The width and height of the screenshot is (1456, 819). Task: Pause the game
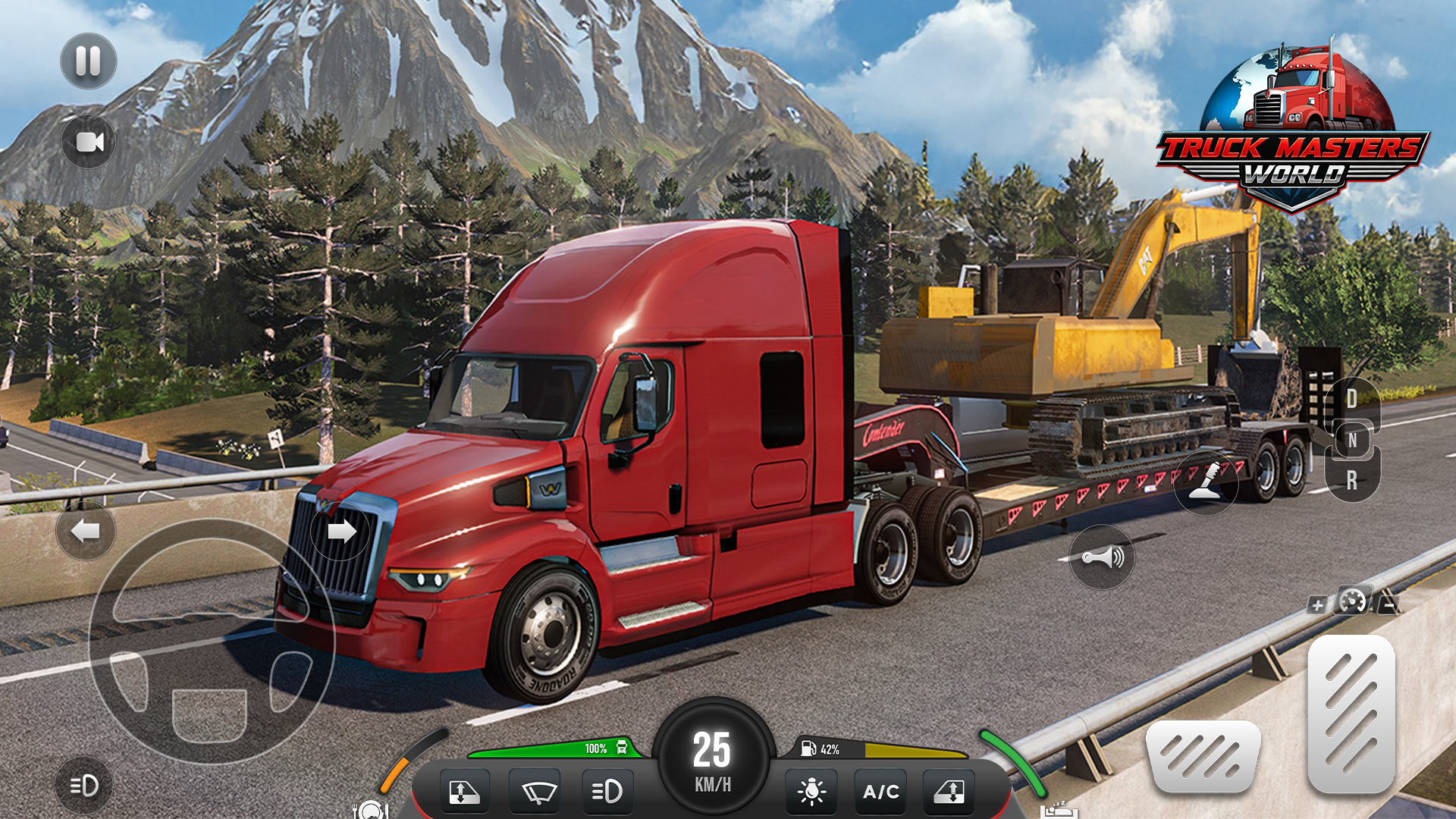88,61
